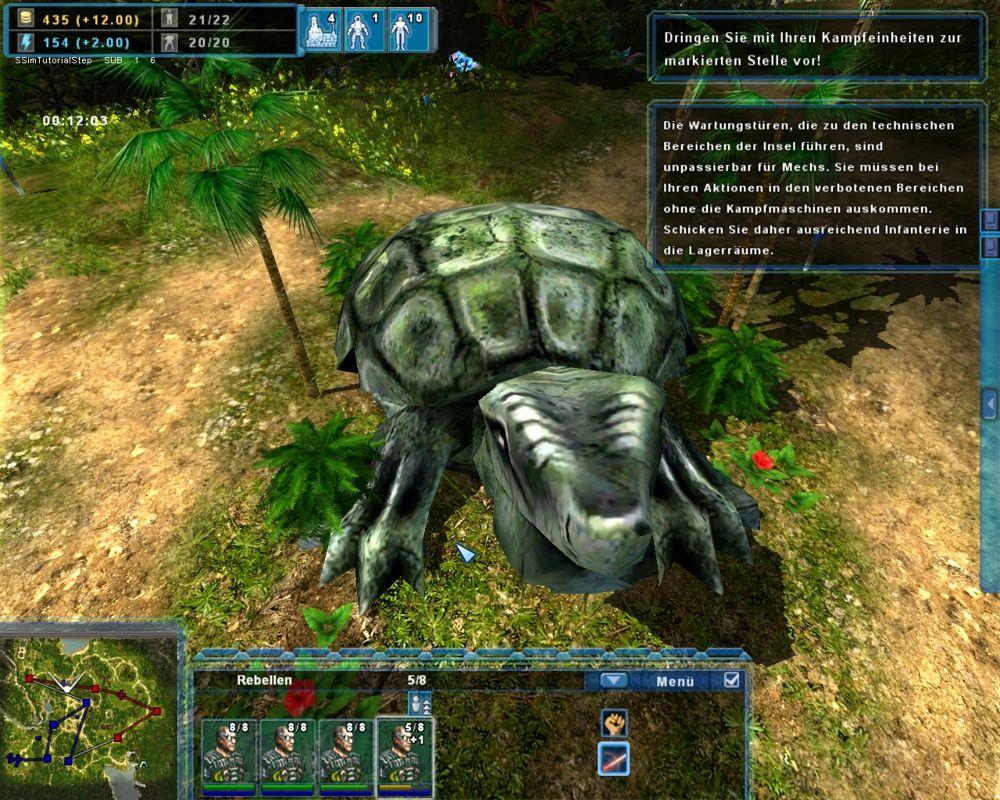This screenshot has width=1000, height=800.
Task: Toggle the checkbox beside Menü
Action: tap(732, 681)
